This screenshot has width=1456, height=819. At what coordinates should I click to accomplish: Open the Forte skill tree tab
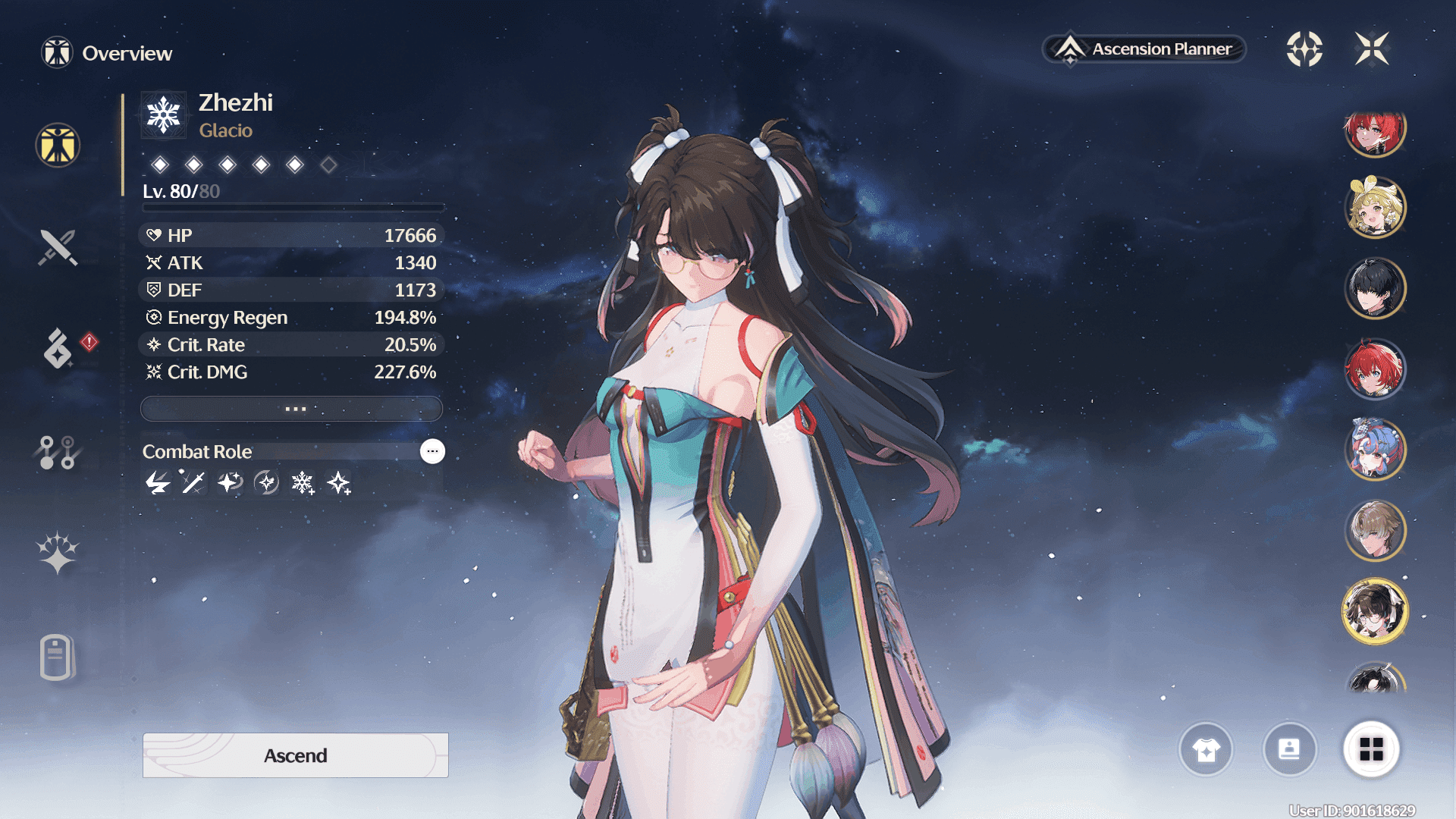point(58,453)
